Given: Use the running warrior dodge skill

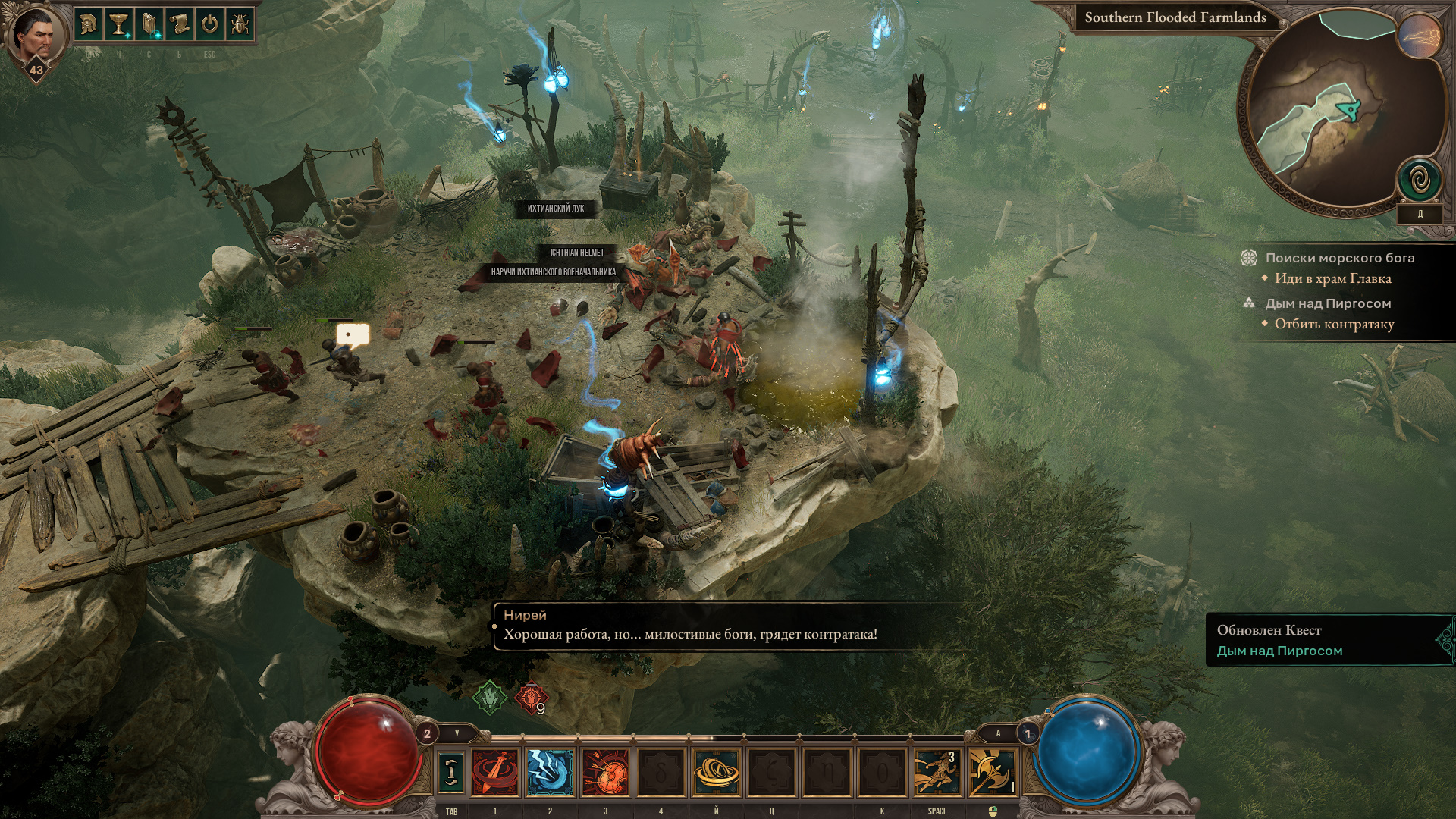Looking at the screenshot, I should pyautogui.click(x=937, y=771).
